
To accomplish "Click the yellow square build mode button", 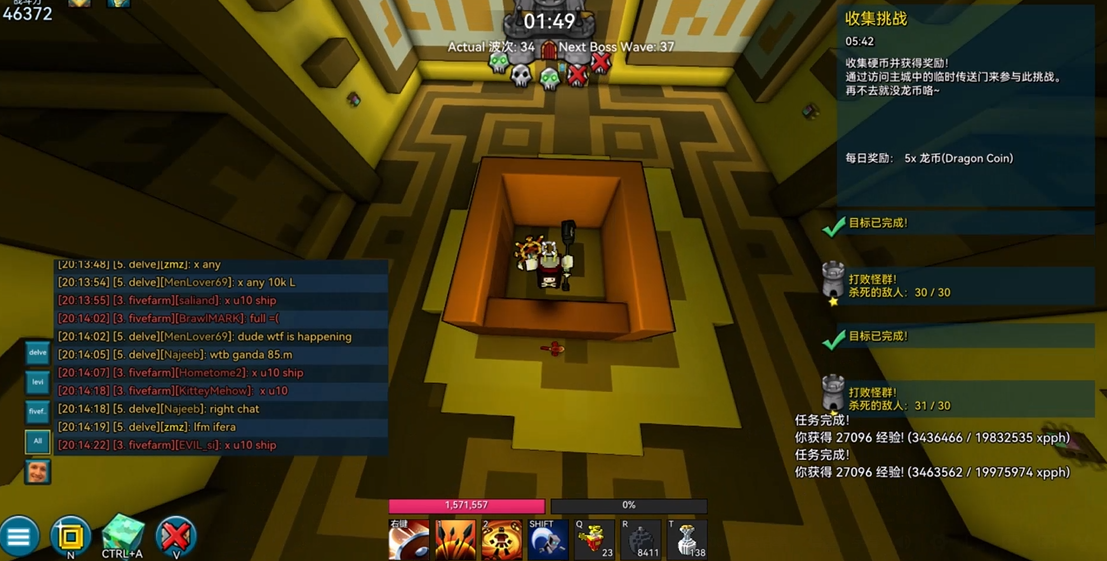I will point(70,537).
